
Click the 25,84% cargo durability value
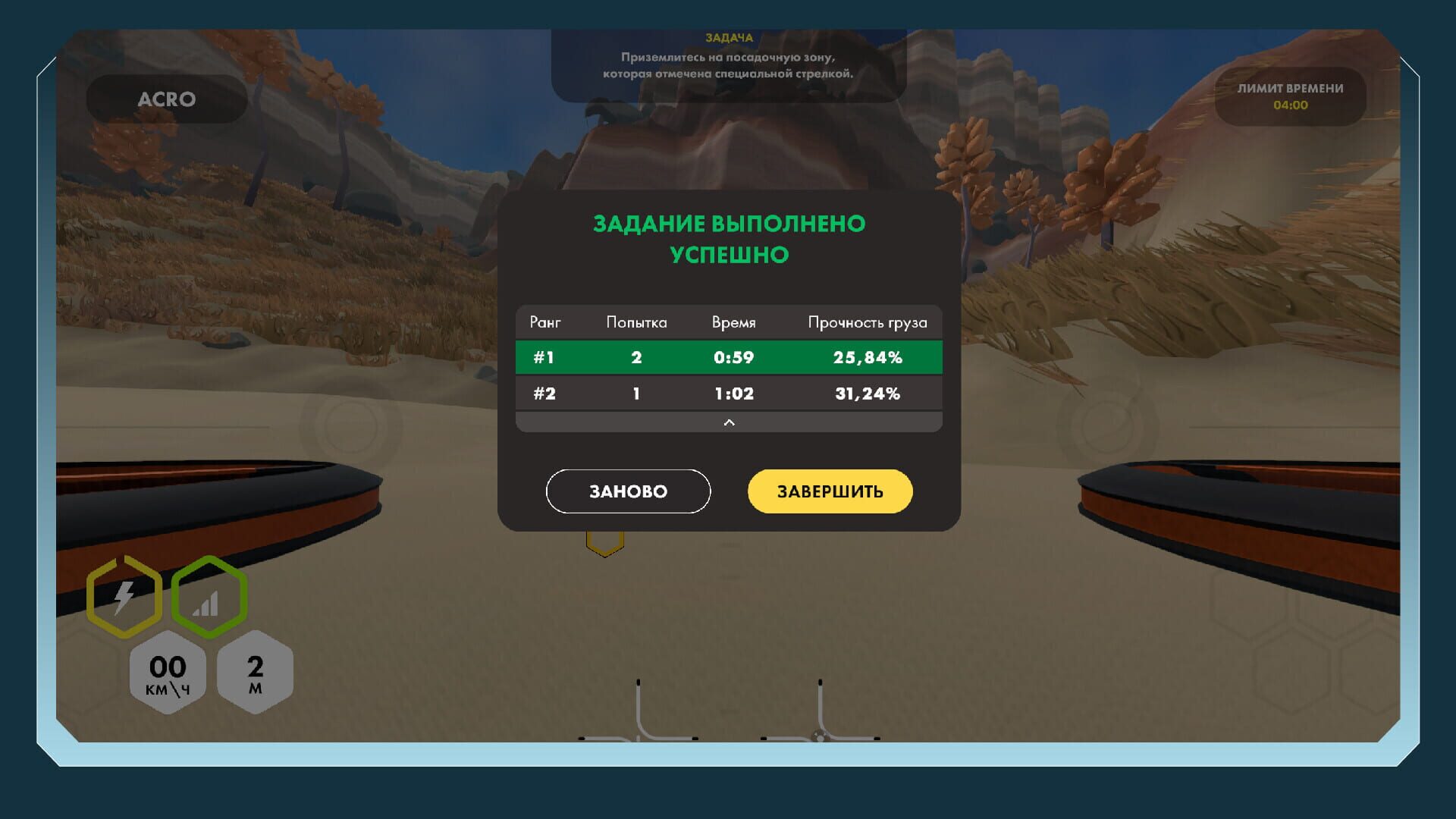869,356
